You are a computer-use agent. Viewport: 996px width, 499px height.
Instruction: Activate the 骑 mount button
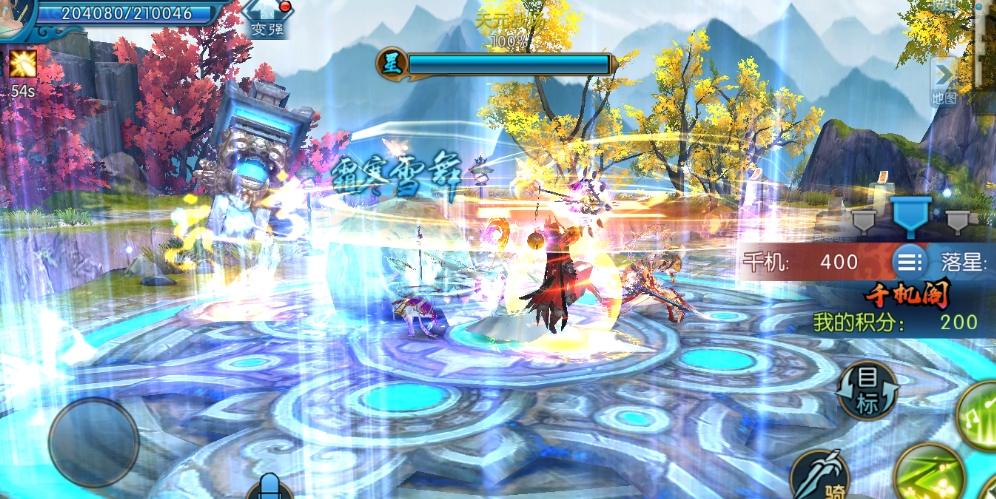pyautogui.click(x=822, y=476)
